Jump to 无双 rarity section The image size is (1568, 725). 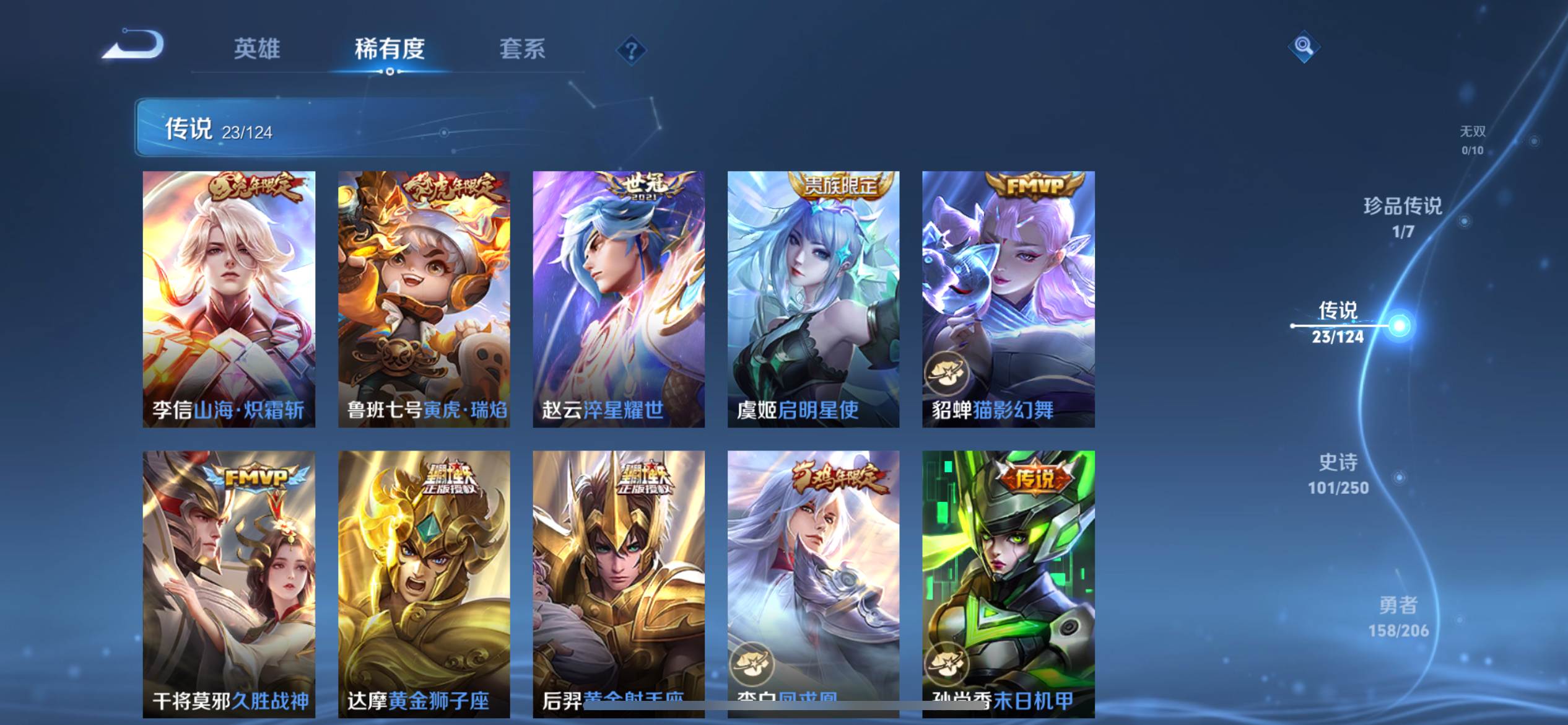tap(1473, 140)
